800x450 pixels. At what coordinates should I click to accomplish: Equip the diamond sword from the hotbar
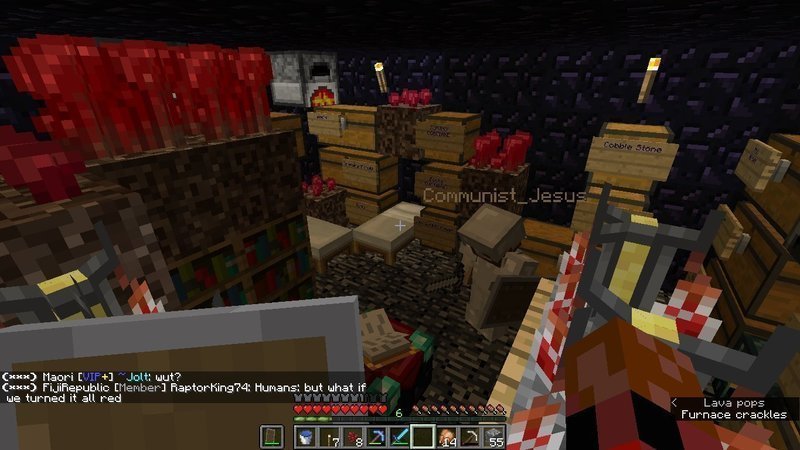[400, 436]
